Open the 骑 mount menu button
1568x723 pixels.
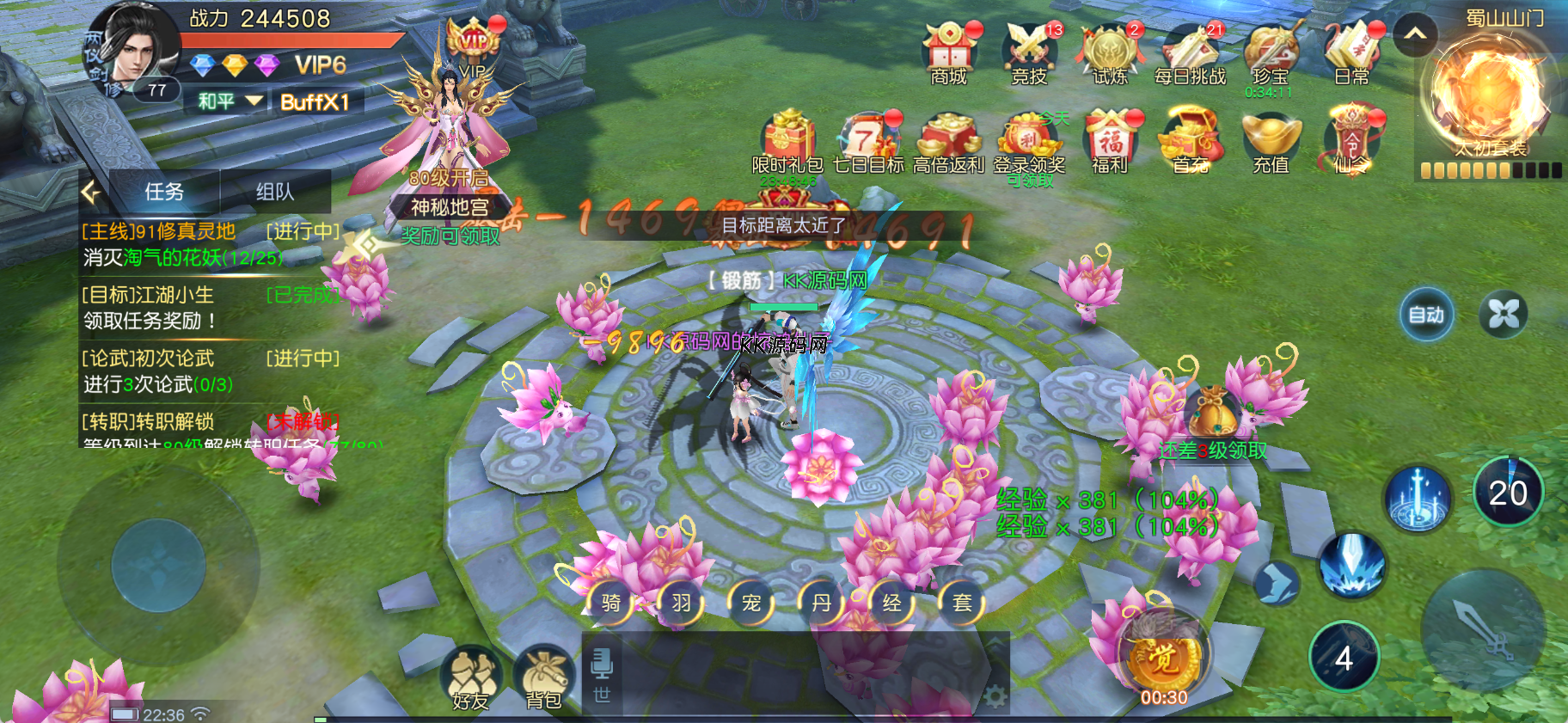pos(610,603)
